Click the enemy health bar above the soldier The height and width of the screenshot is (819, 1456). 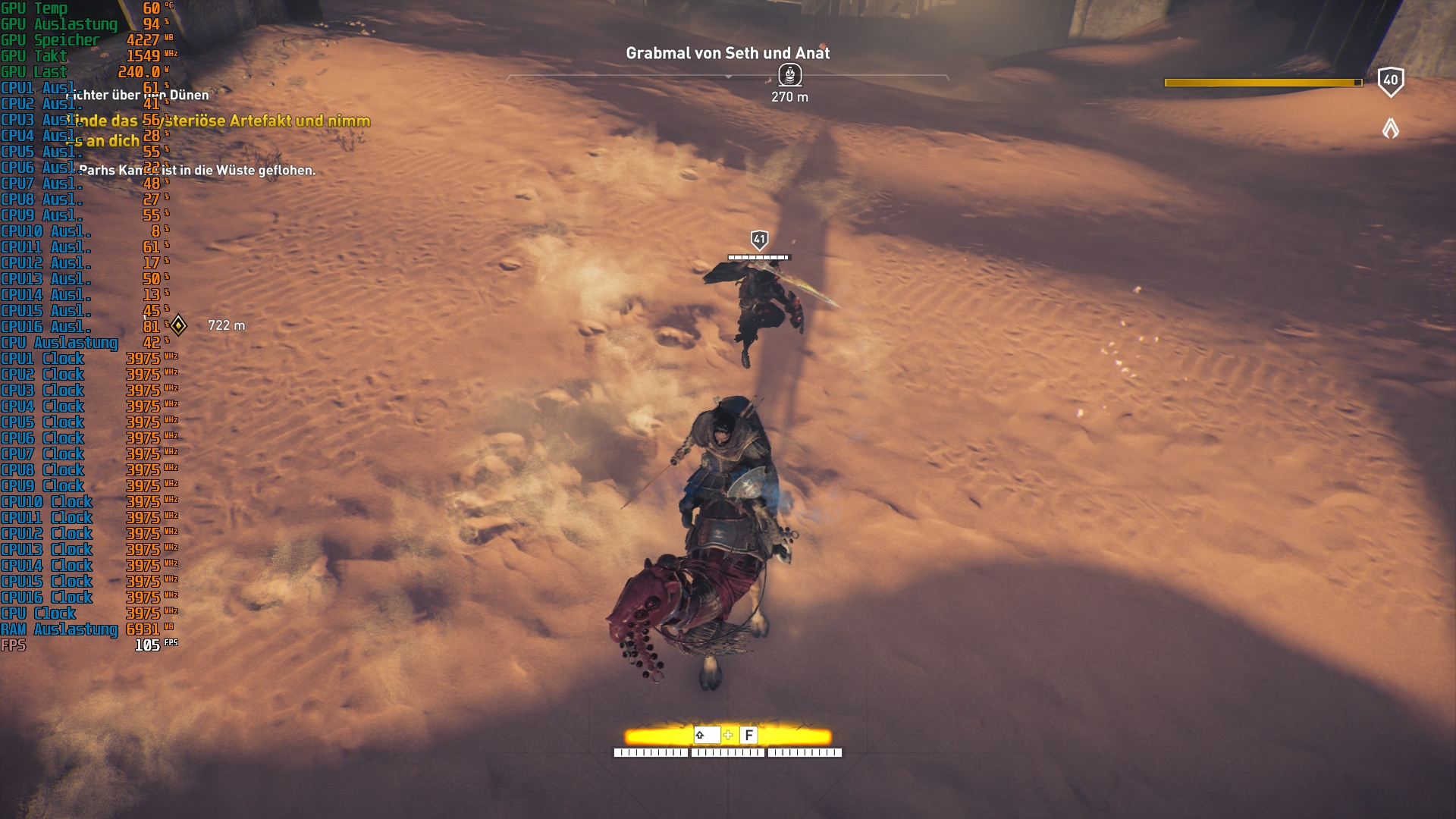(x=758, y=256)
